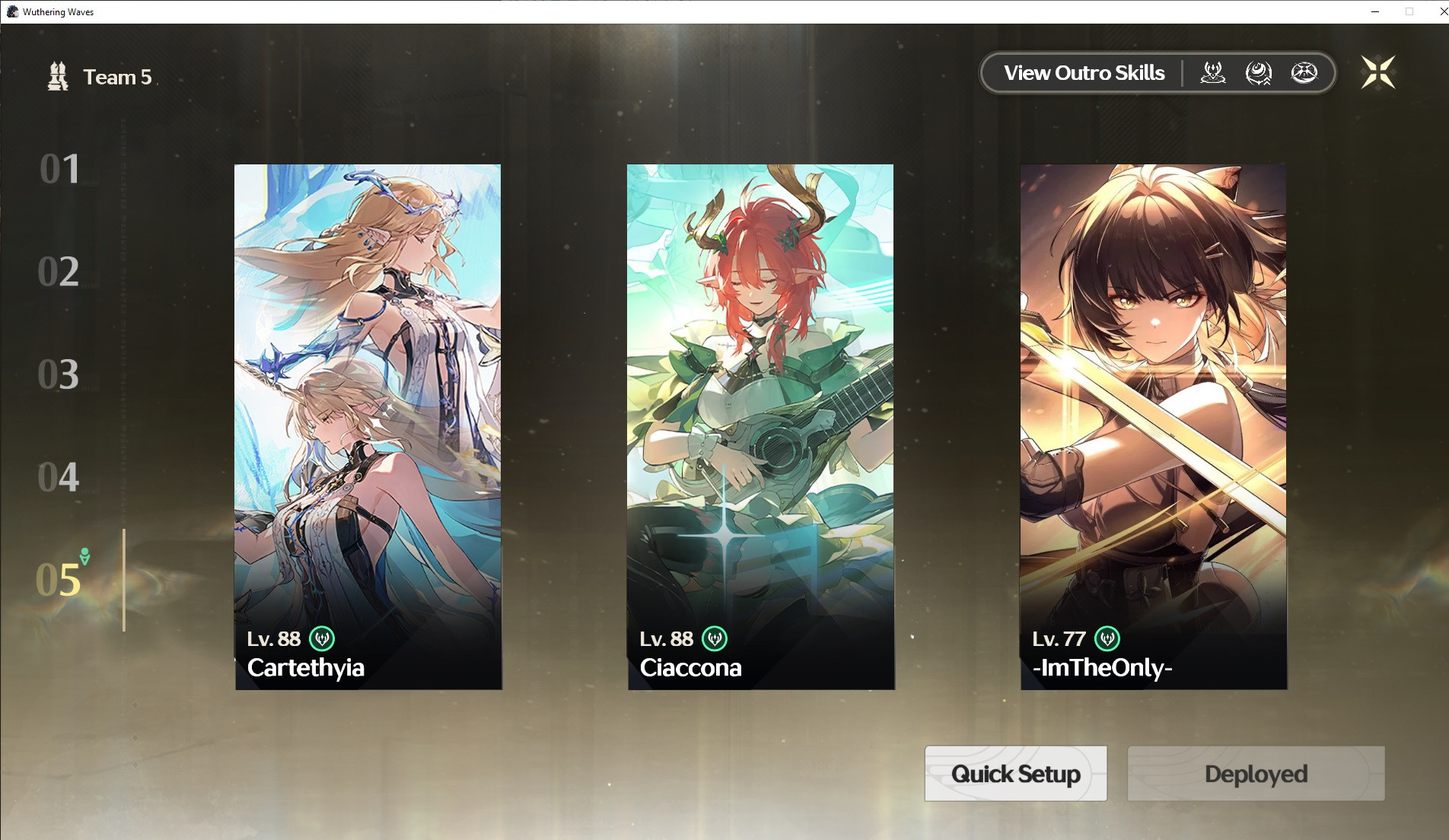Click the Deployed button
The image size is (1449, 840).
point(1255,773)
